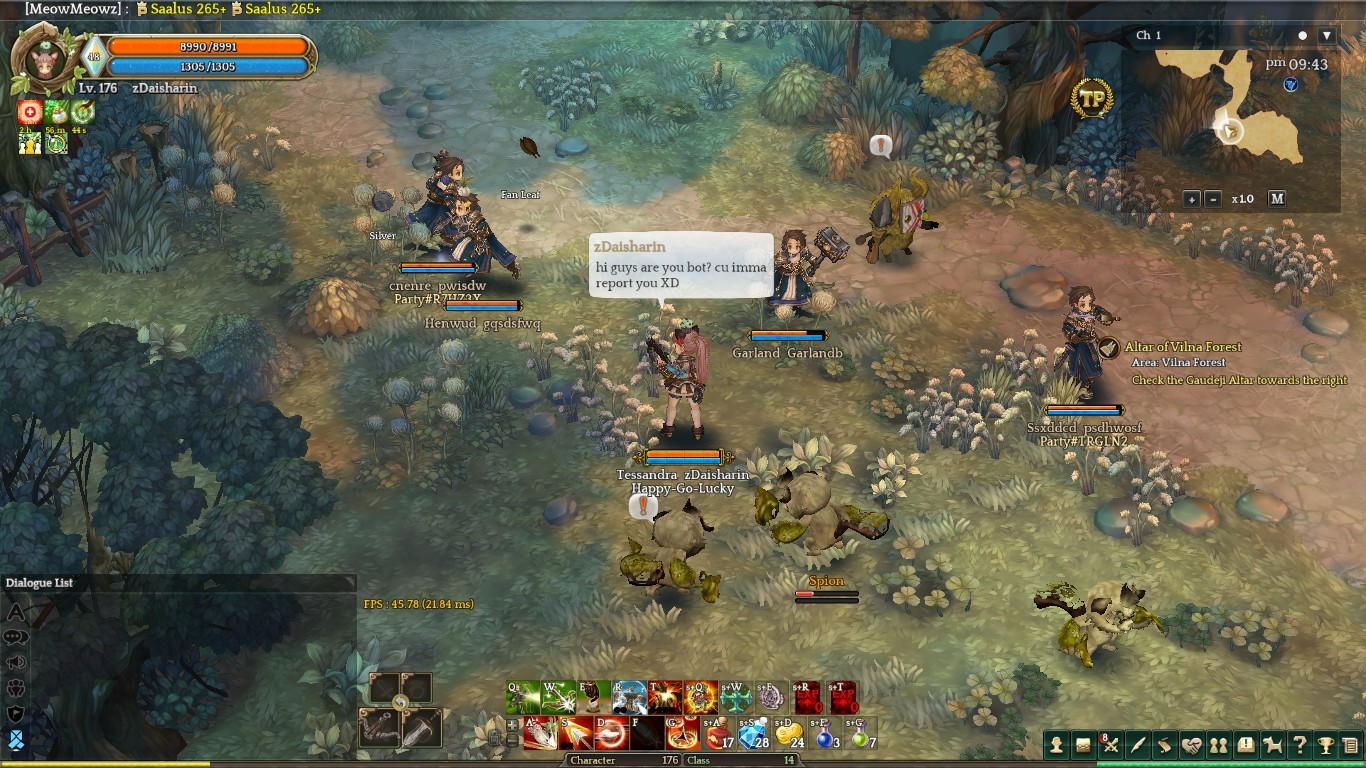Open the help question mark menu
Image resolution: width=1366 pixels, height=768 pixels.
tap(1299, 745)
